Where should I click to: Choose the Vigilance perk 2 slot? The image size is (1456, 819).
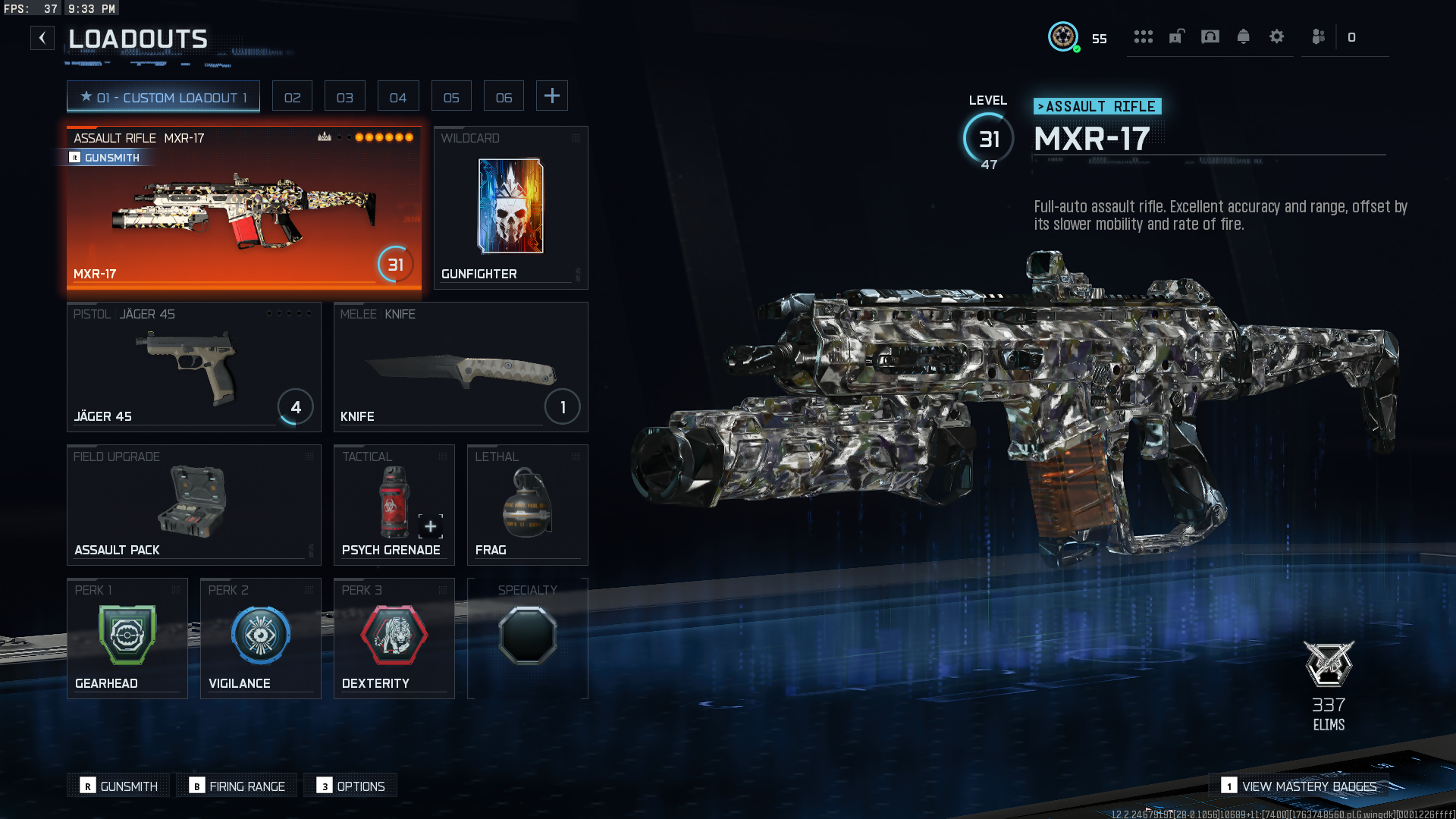[x=260, y=638]
